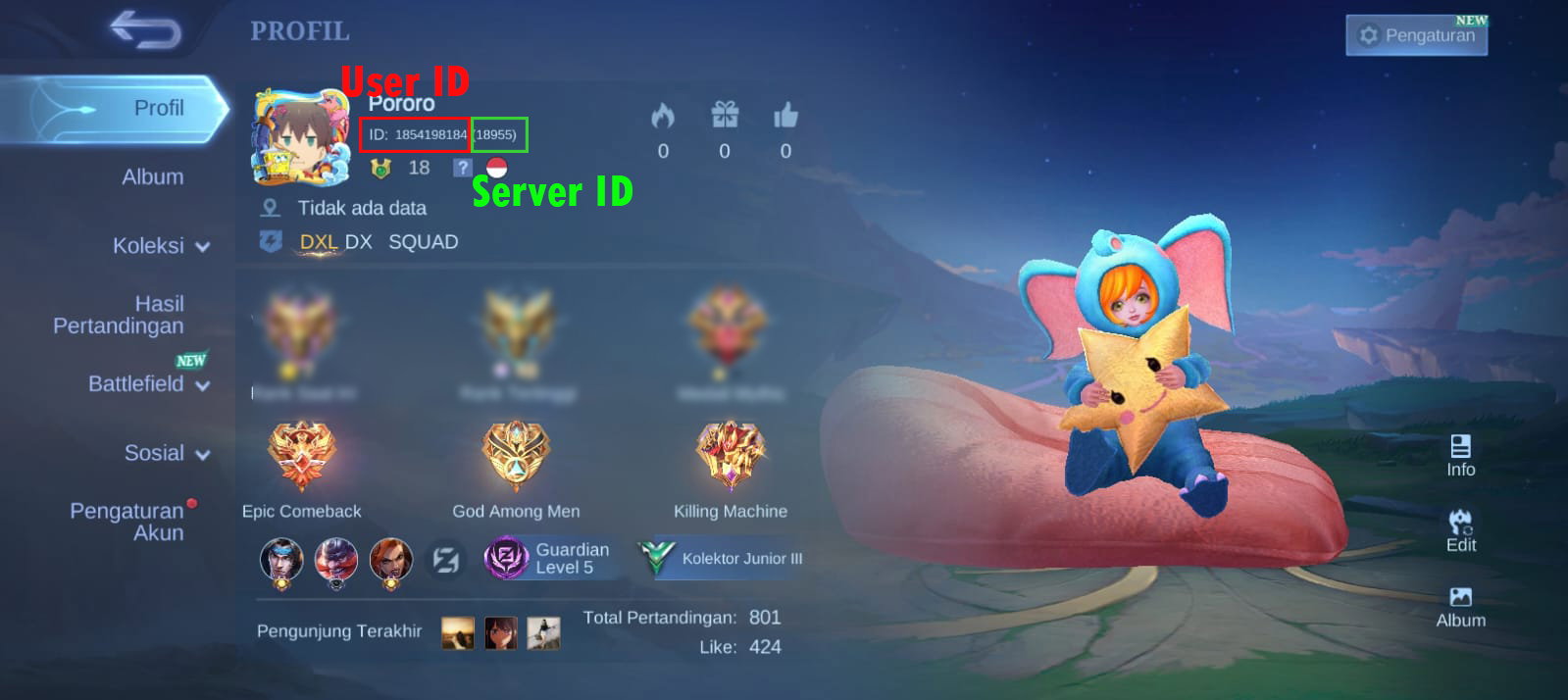Screen dimensions: 1568x700
Task: Open the Guardian Level 5 badge
Action: [x=549, y=558]
